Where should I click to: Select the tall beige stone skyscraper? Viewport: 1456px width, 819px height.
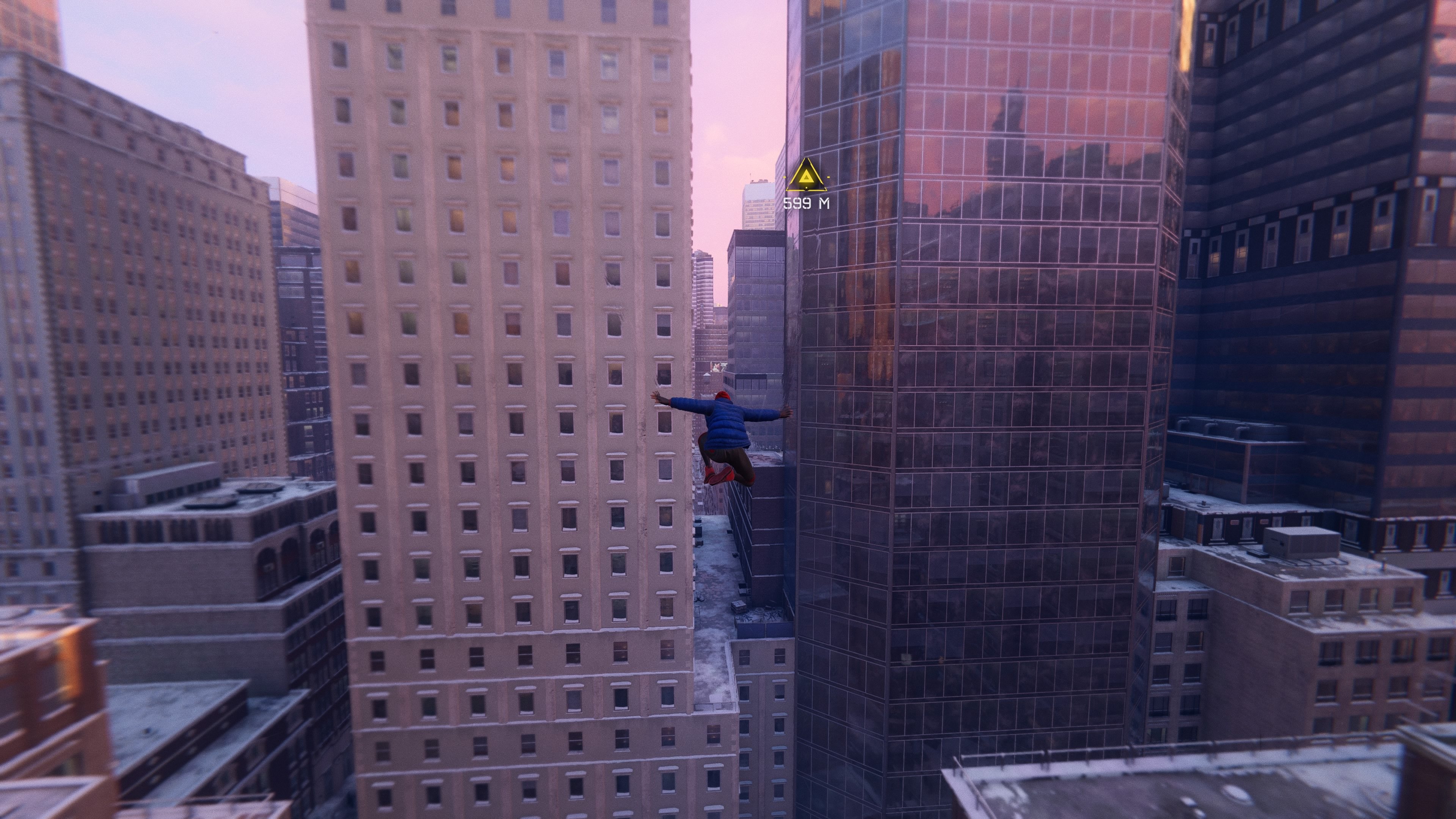click(x=497, y=339)
